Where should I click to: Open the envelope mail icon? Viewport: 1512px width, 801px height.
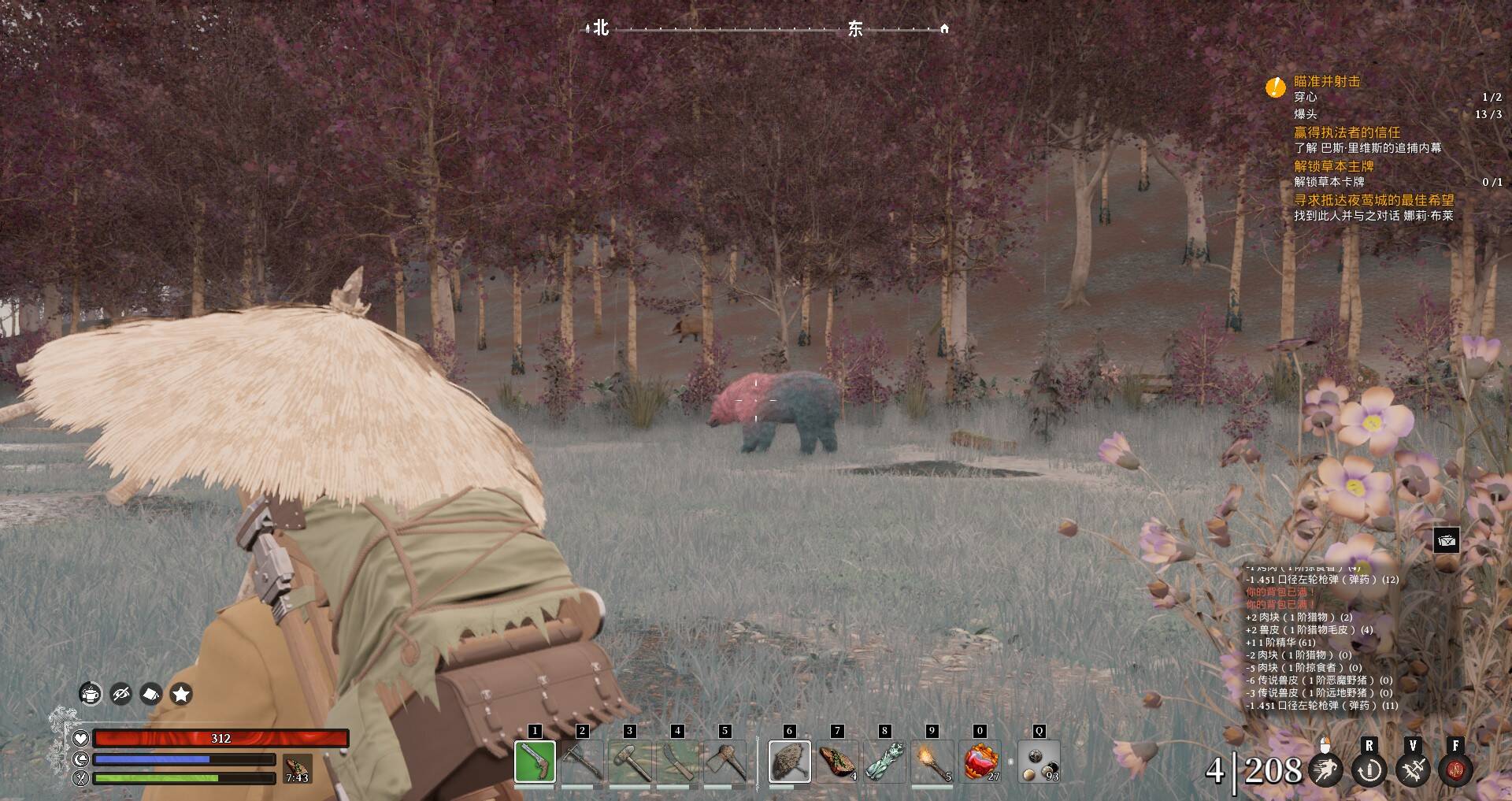[1447, 540]
